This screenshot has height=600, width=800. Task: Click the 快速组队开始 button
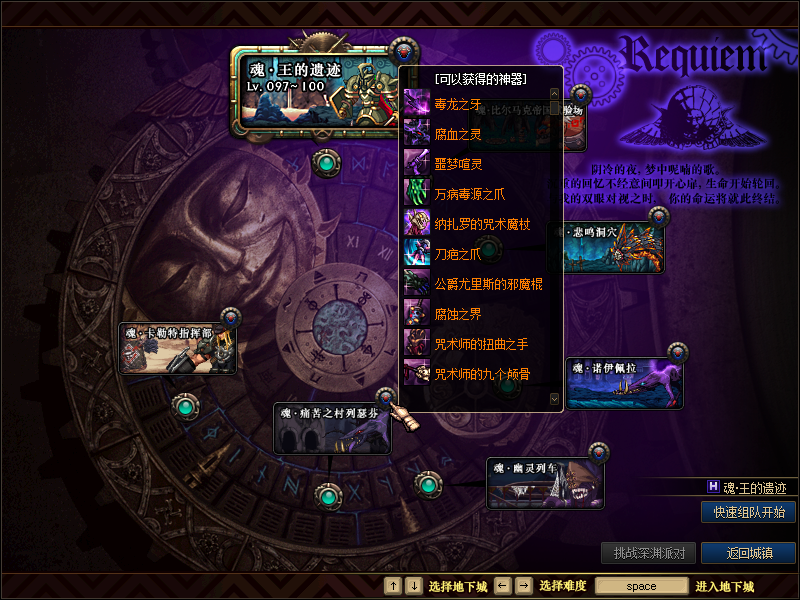748,512
